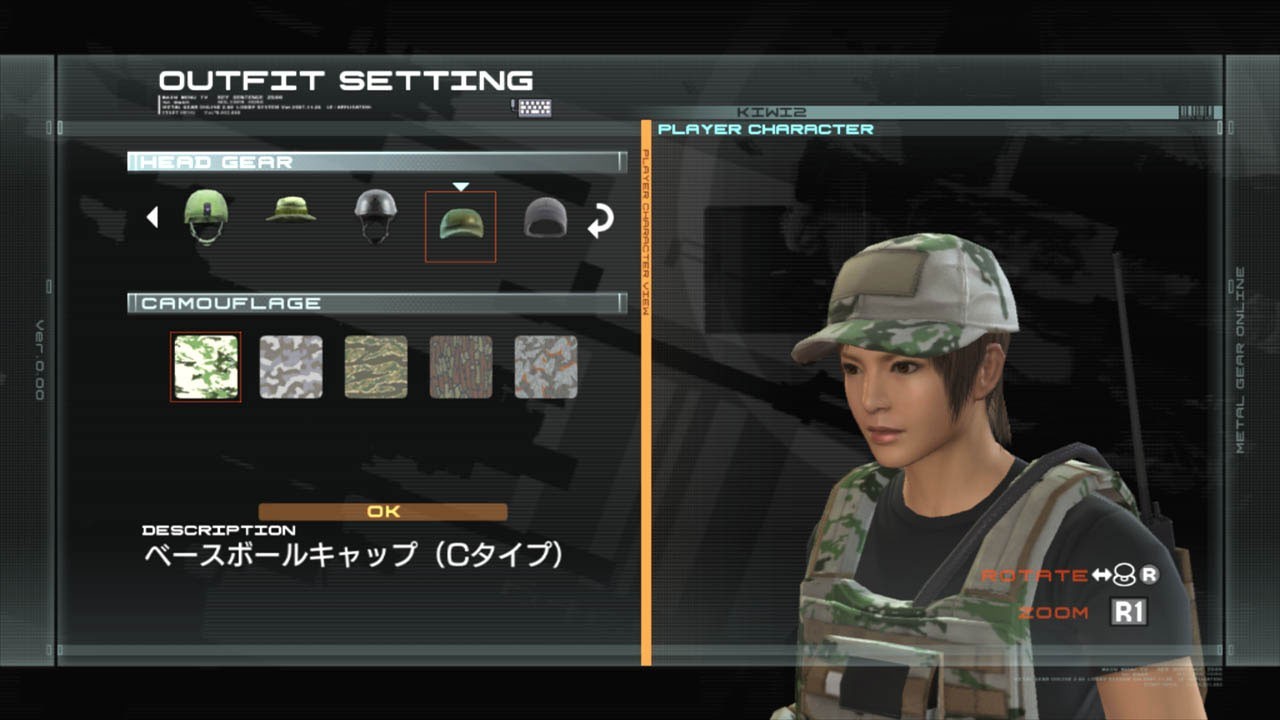
Task: Pick the gray and orange splinter camouflage
Action: tap(546, 367)
